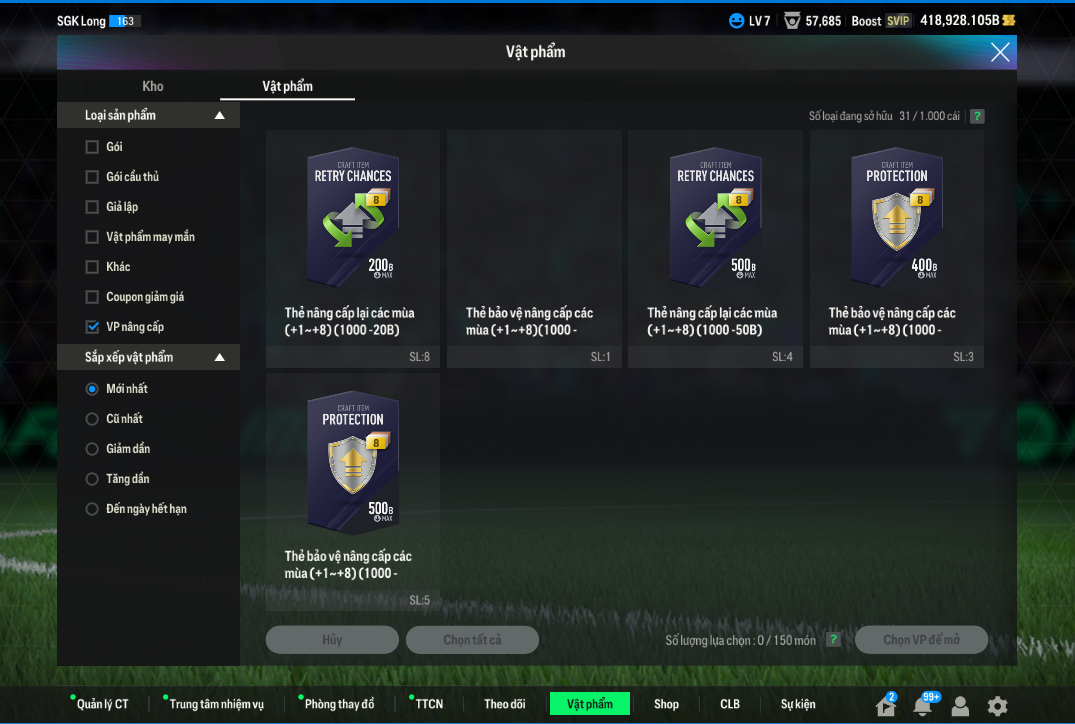1075x724 pixels.
Task: Pick the Protection 400B card
Action: [896, 249]
